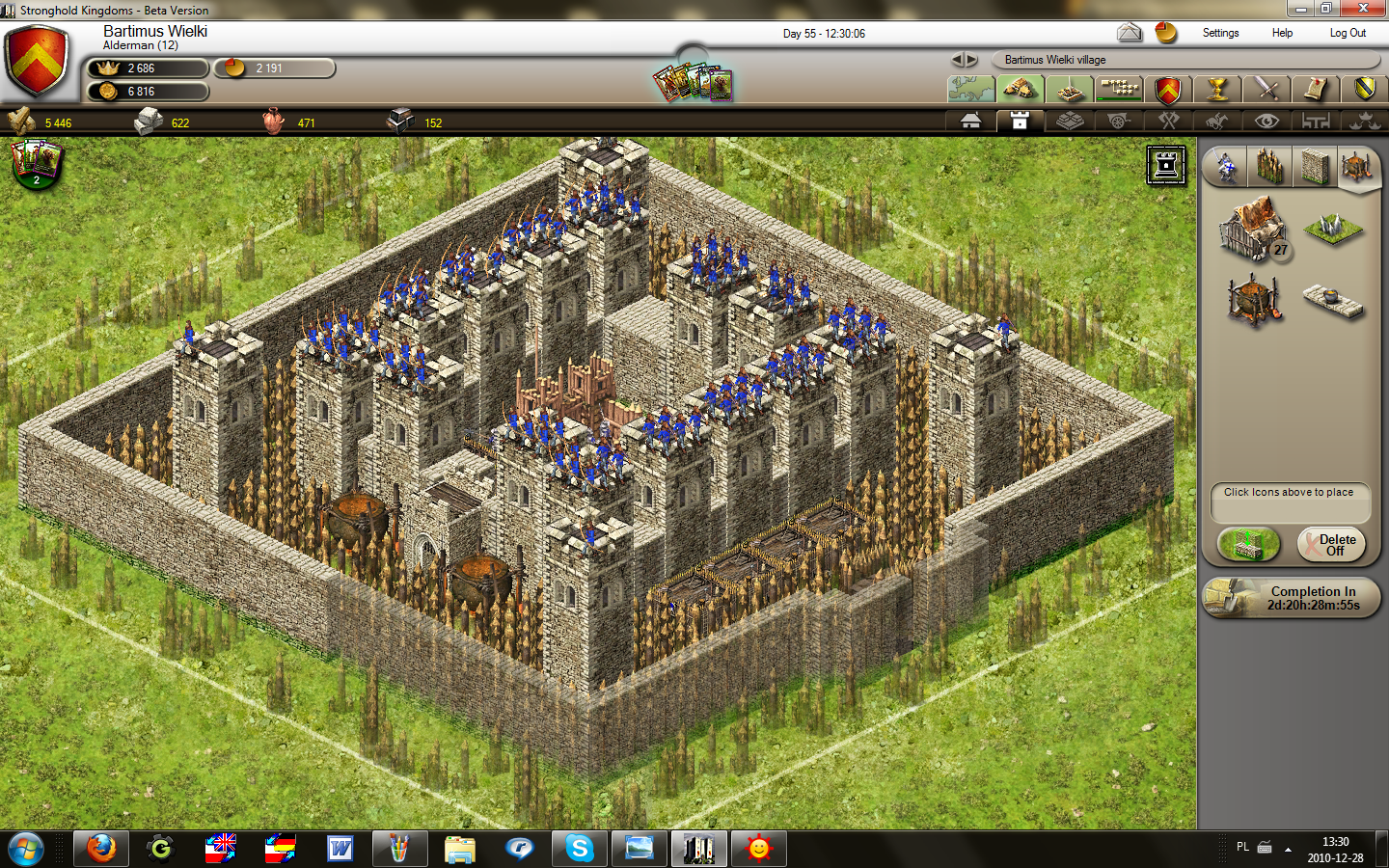Viewport: 1389px width, 868px height.
Task: Open the crossed swords tab
Action: 1266,90
